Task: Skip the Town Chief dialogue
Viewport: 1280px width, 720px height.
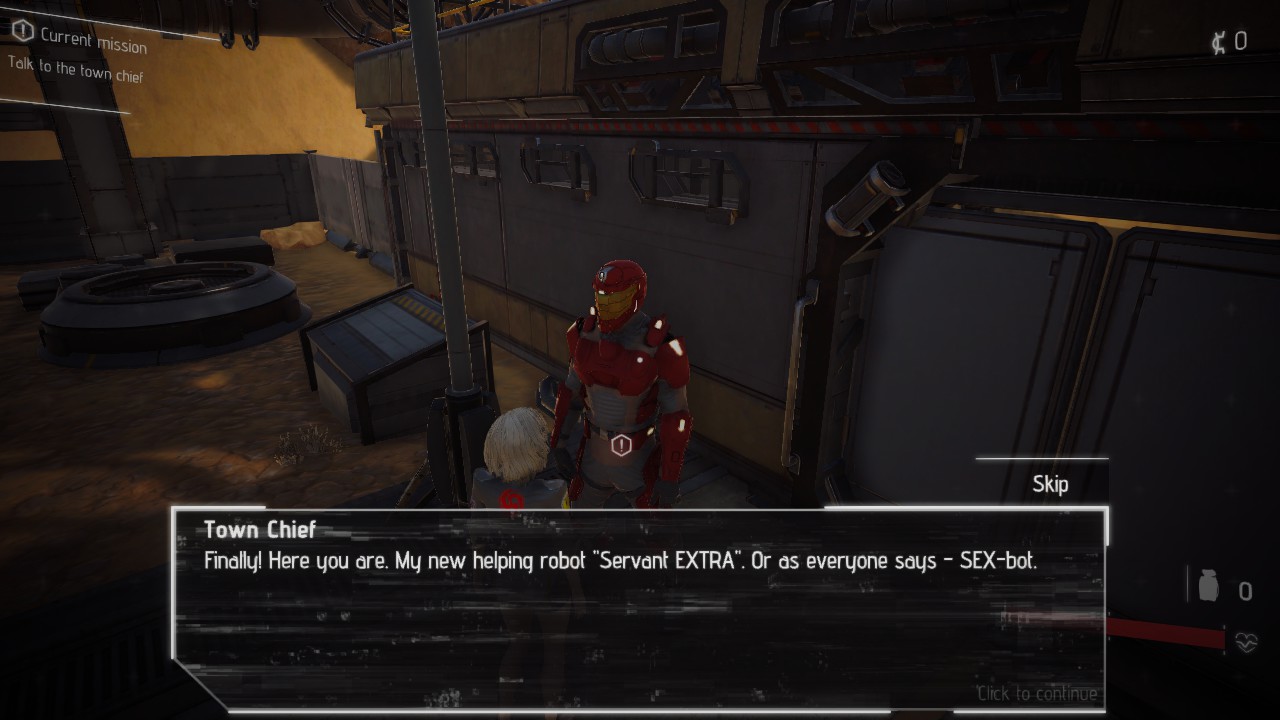Action: [x=1050, y=484]
